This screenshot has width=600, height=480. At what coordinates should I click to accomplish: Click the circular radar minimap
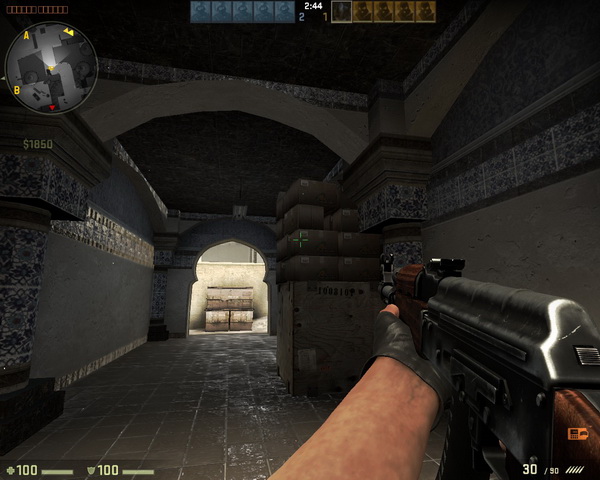51,68
